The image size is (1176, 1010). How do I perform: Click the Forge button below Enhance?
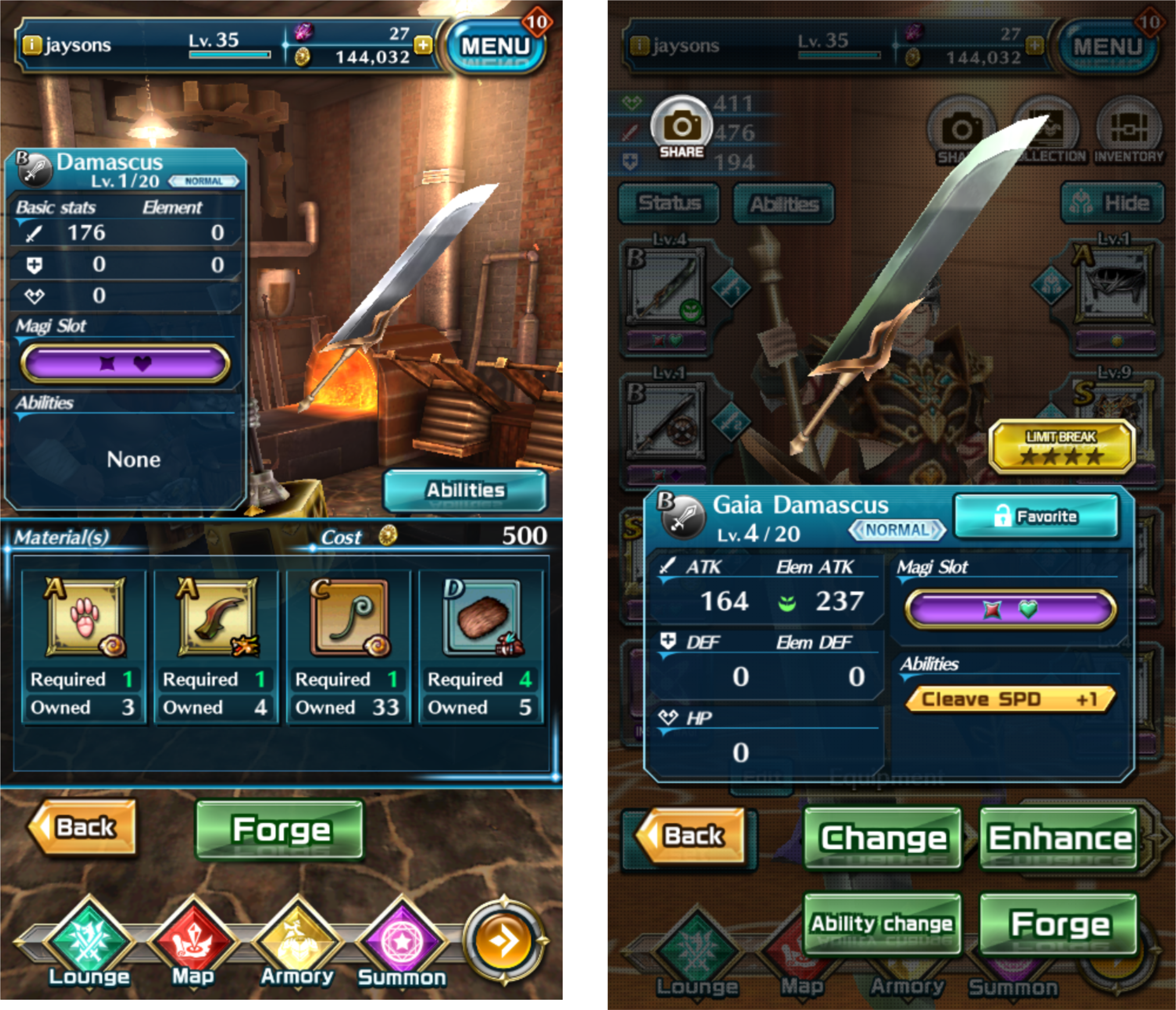click(1059, 924)
